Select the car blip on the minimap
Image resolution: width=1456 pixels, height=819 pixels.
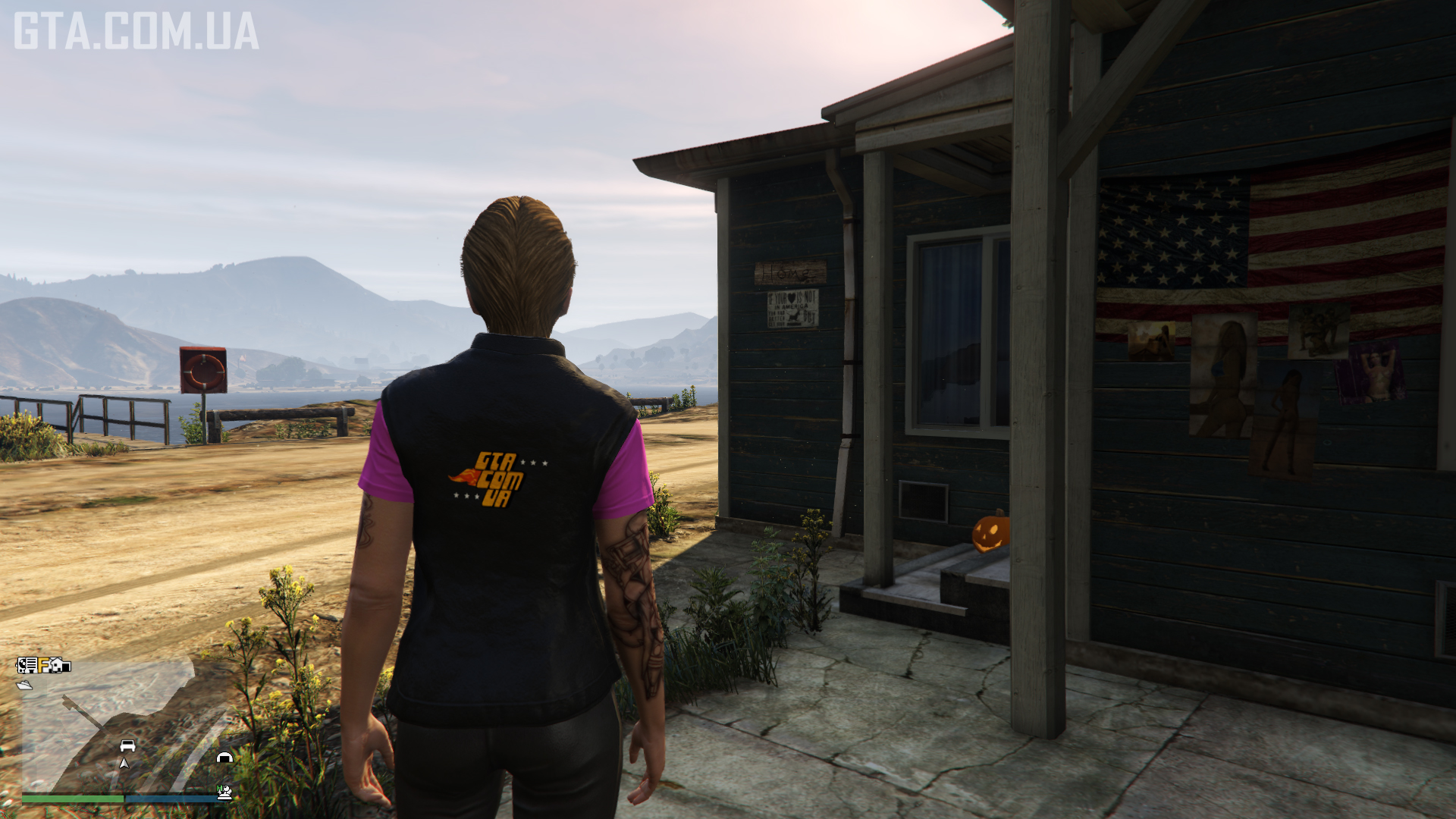pyautogui.click(x=127, y=746)
